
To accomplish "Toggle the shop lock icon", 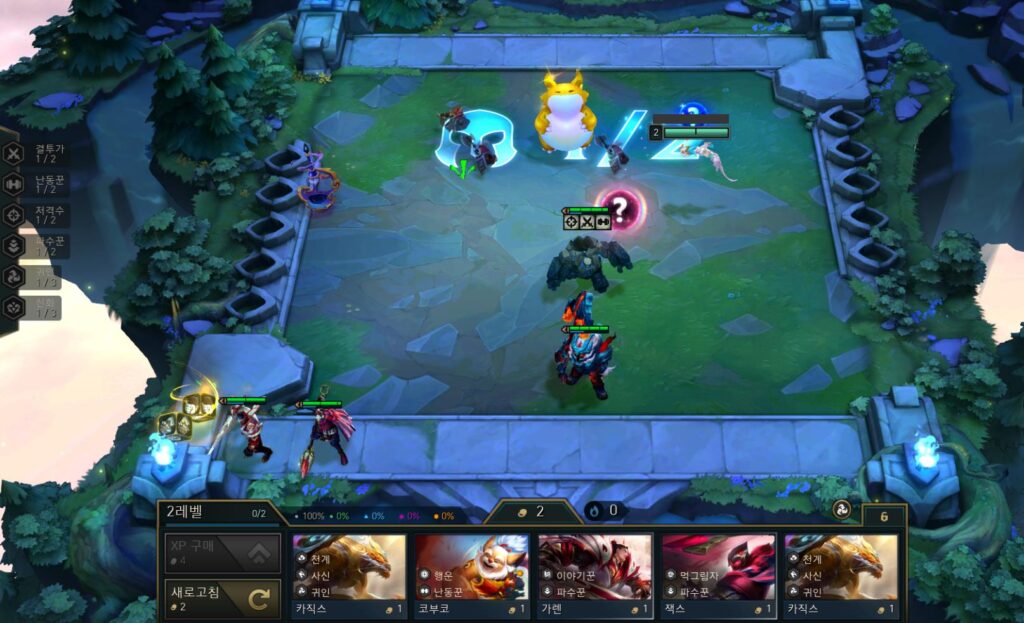I will (884, 516).
